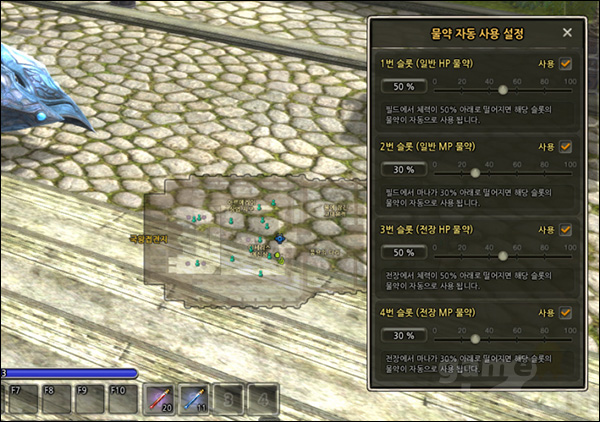Toggle the slot 2 normal MP potion checkbox
Image resolution: width=600 pixels, height=422 pixels.
pyautogui.click(x=566, y=146)
